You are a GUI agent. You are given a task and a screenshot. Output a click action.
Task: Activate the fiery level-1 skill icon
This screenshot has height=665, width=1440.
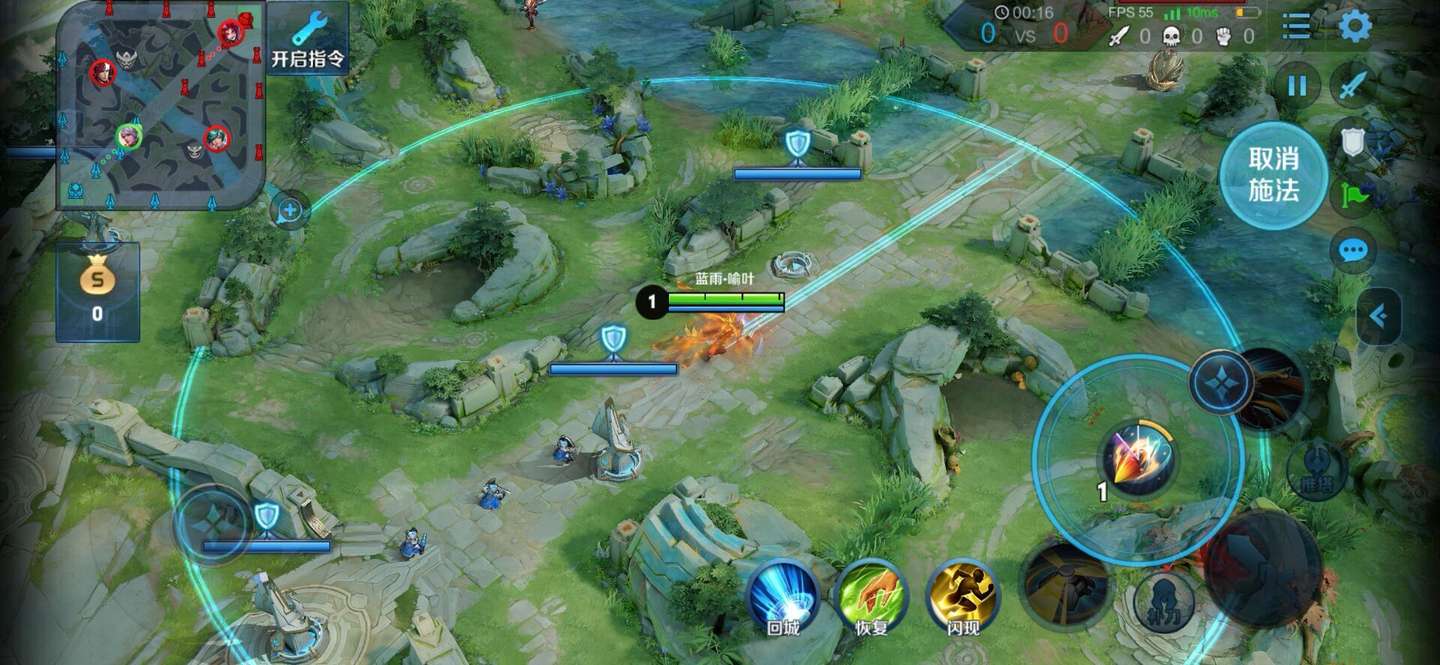click(1138, 460)
